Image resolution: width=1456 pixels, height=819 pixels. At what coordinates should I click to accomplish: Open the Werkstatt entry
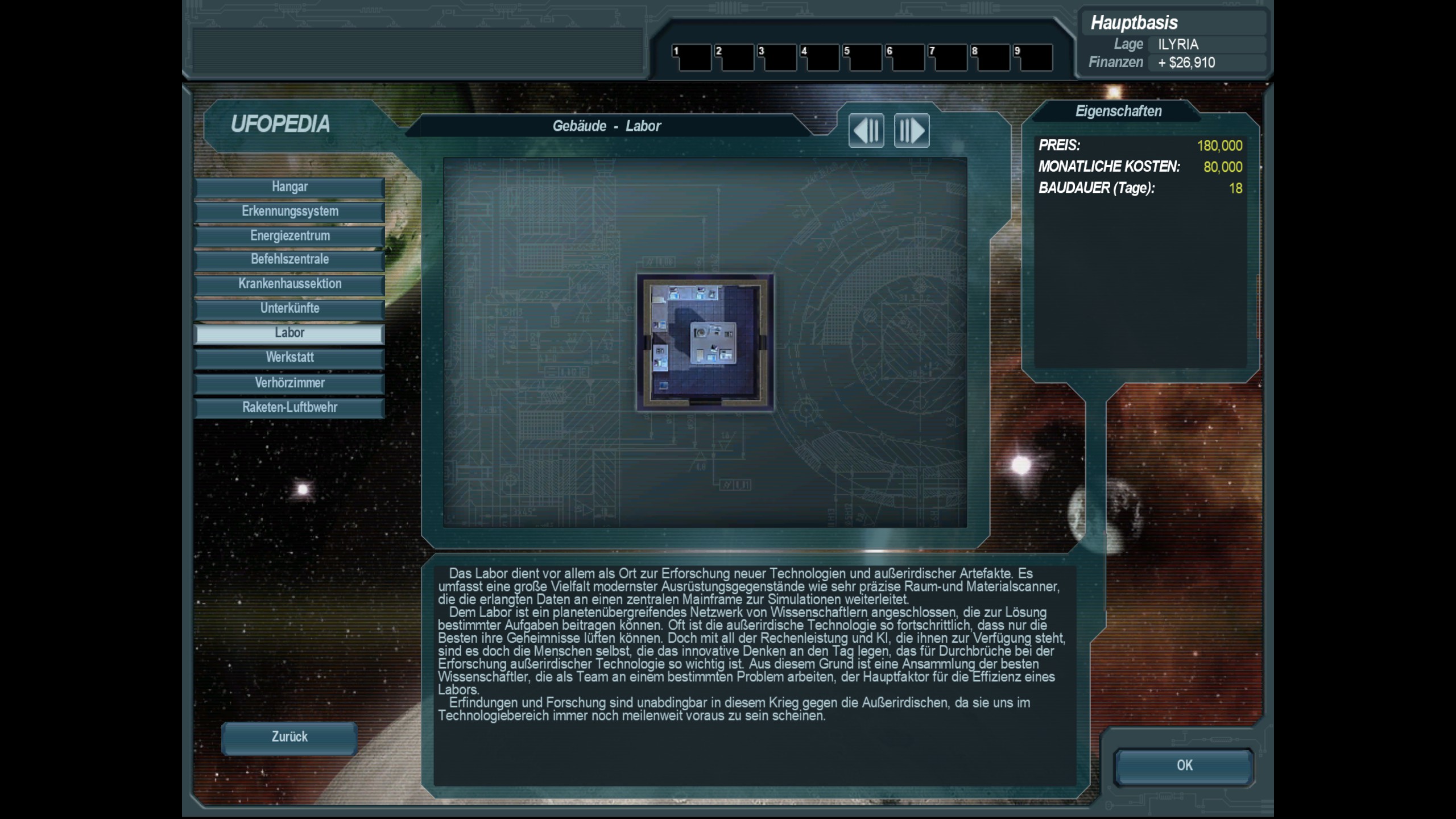(x=289, y=358)
